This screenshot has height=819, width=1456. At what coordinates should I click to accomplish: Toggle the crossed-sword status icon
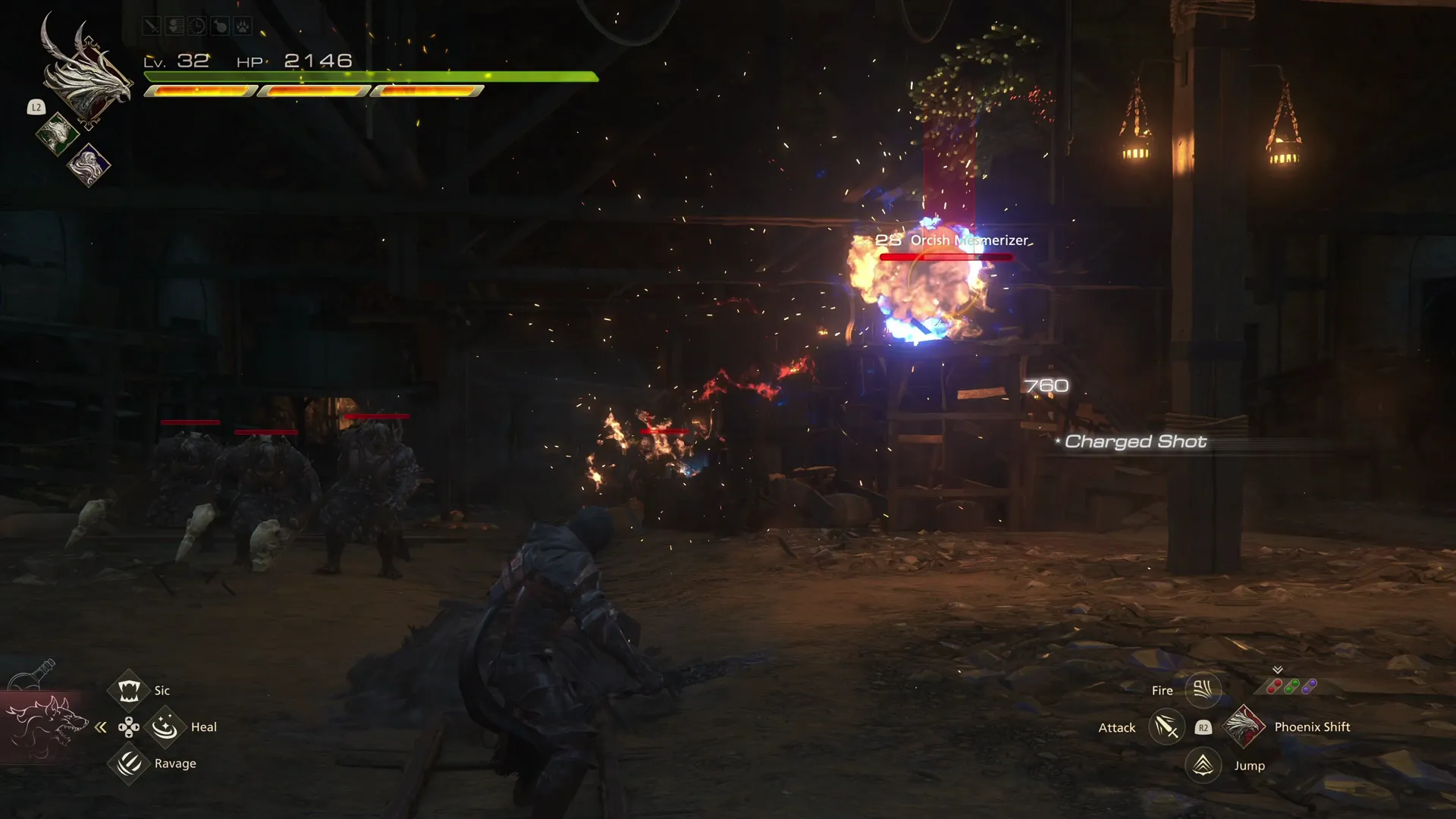tap(151, 25)
